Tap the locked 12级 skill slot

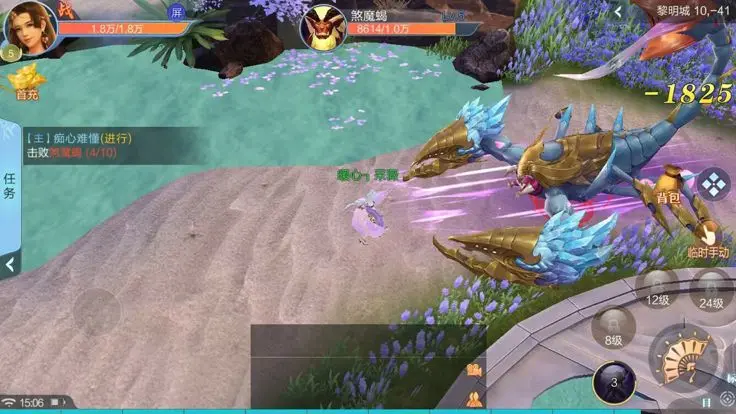click(x=657, y=289)
